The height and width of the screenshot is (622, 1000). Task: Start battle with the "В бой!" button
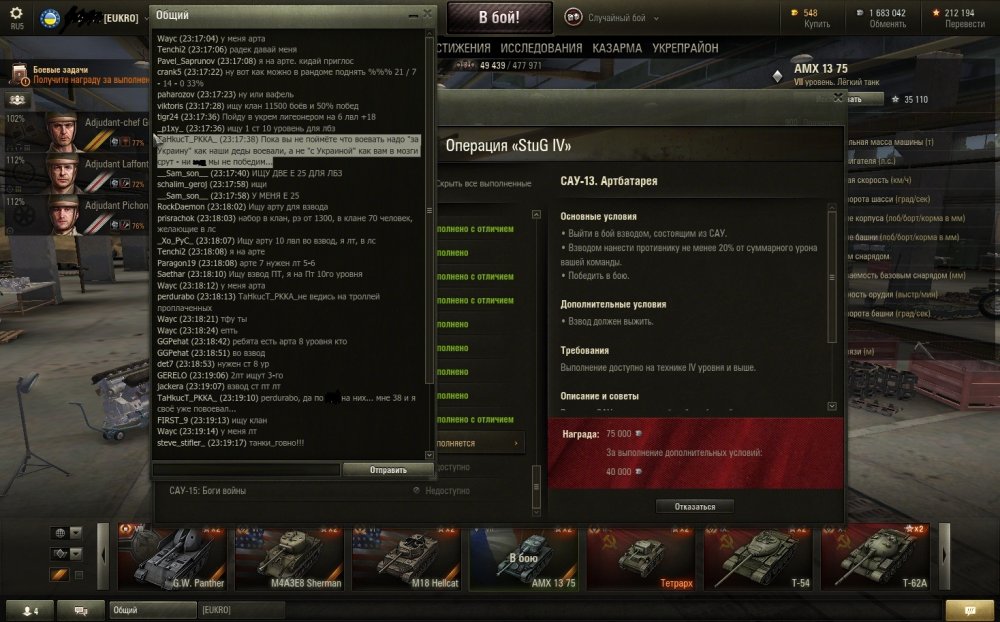[498, 17]
